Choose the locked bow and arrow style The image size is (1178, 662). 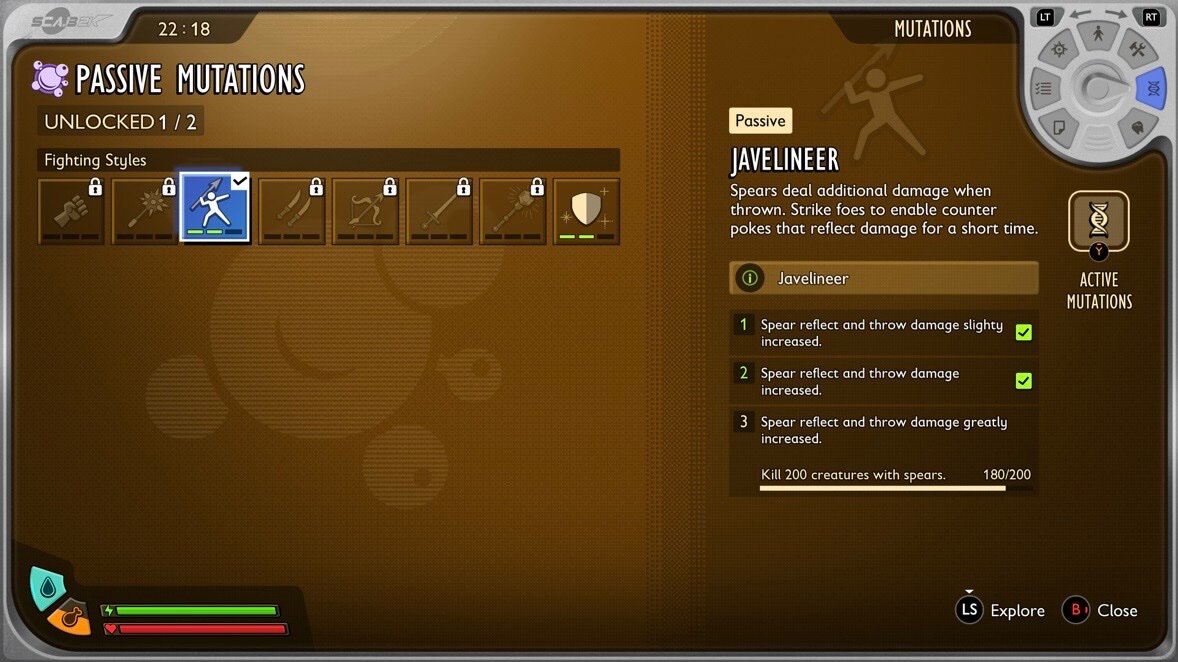point(366,210)
